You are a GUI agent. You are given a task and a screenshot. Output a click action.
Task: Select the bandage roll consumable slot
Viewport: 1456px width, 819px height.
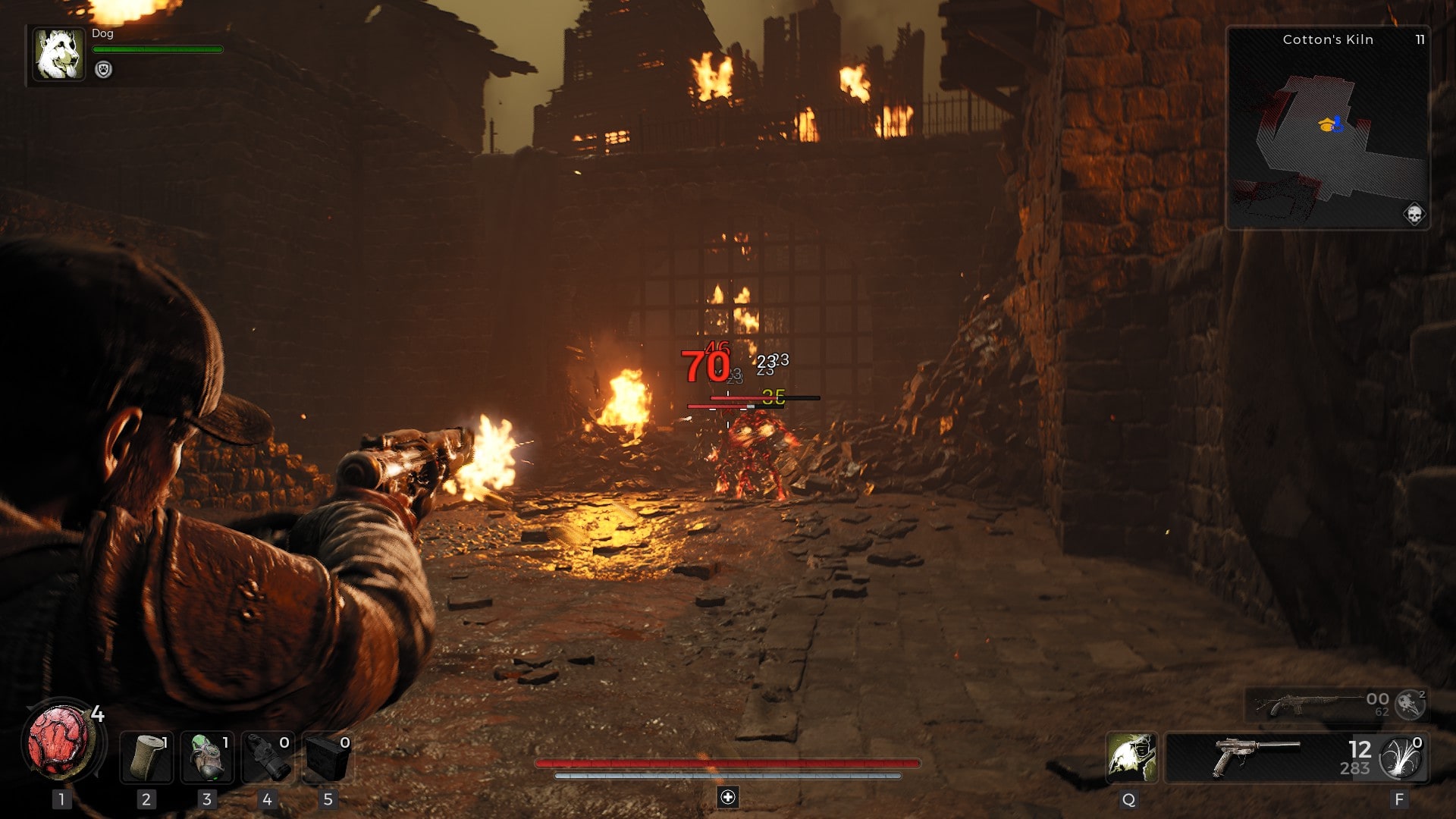tap(146, 757)
